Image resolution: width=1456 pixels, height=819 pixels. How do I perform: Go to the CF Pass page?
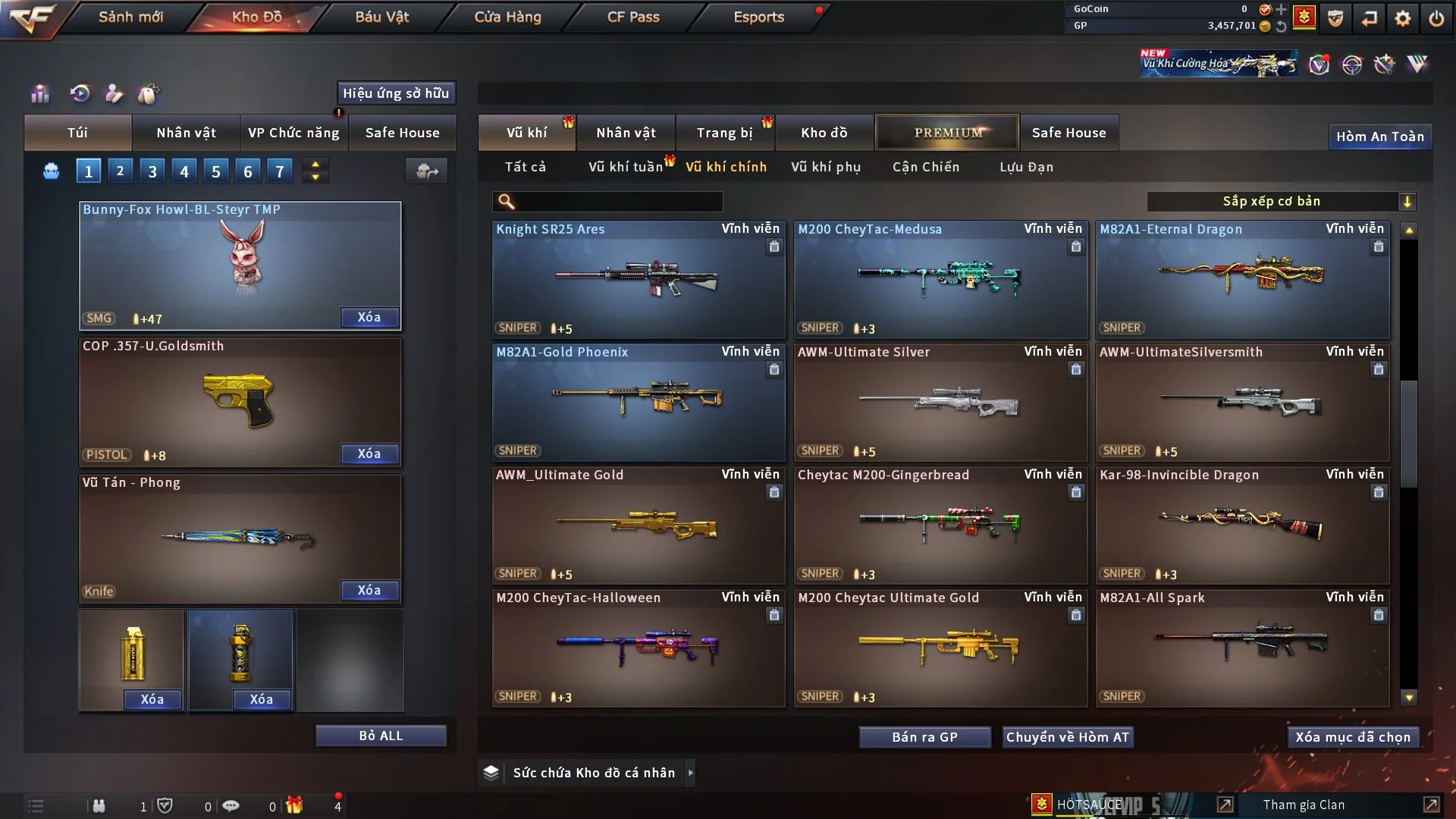pos(633,17)
